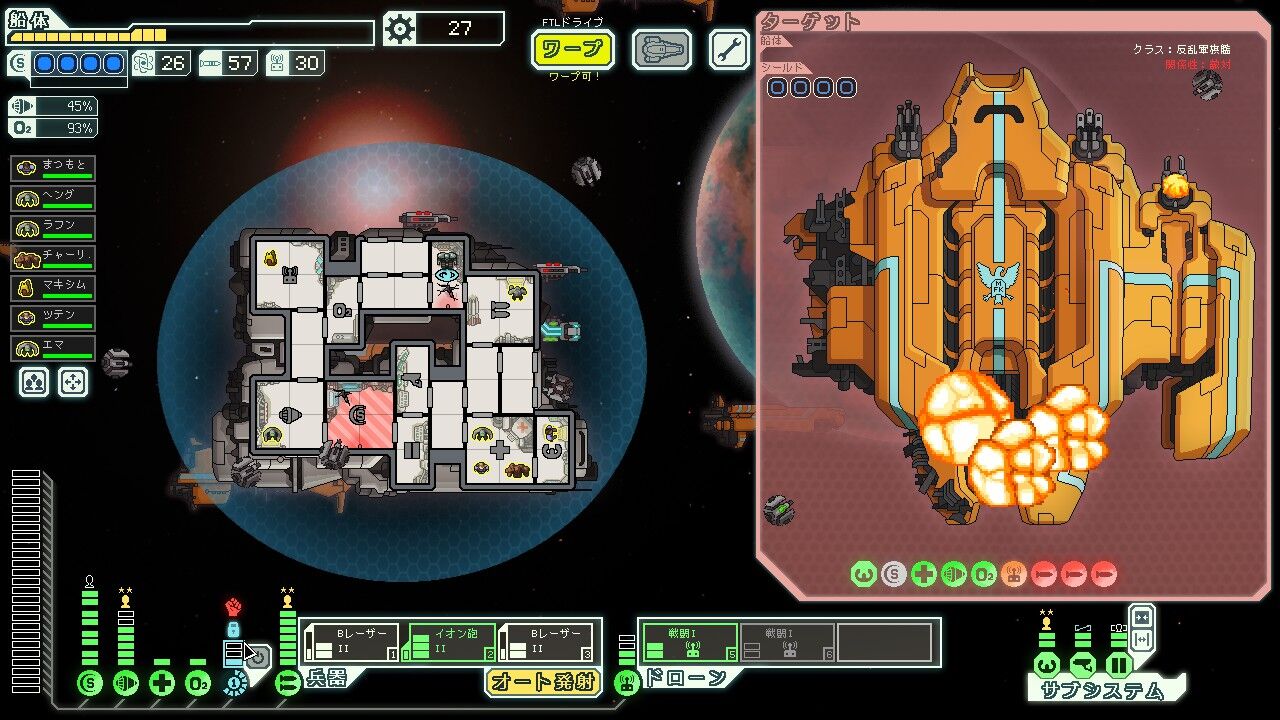1280x720 pixels.
Task: Open the wrench options menu
Action: pyautogui.click(x=729, y=49)
